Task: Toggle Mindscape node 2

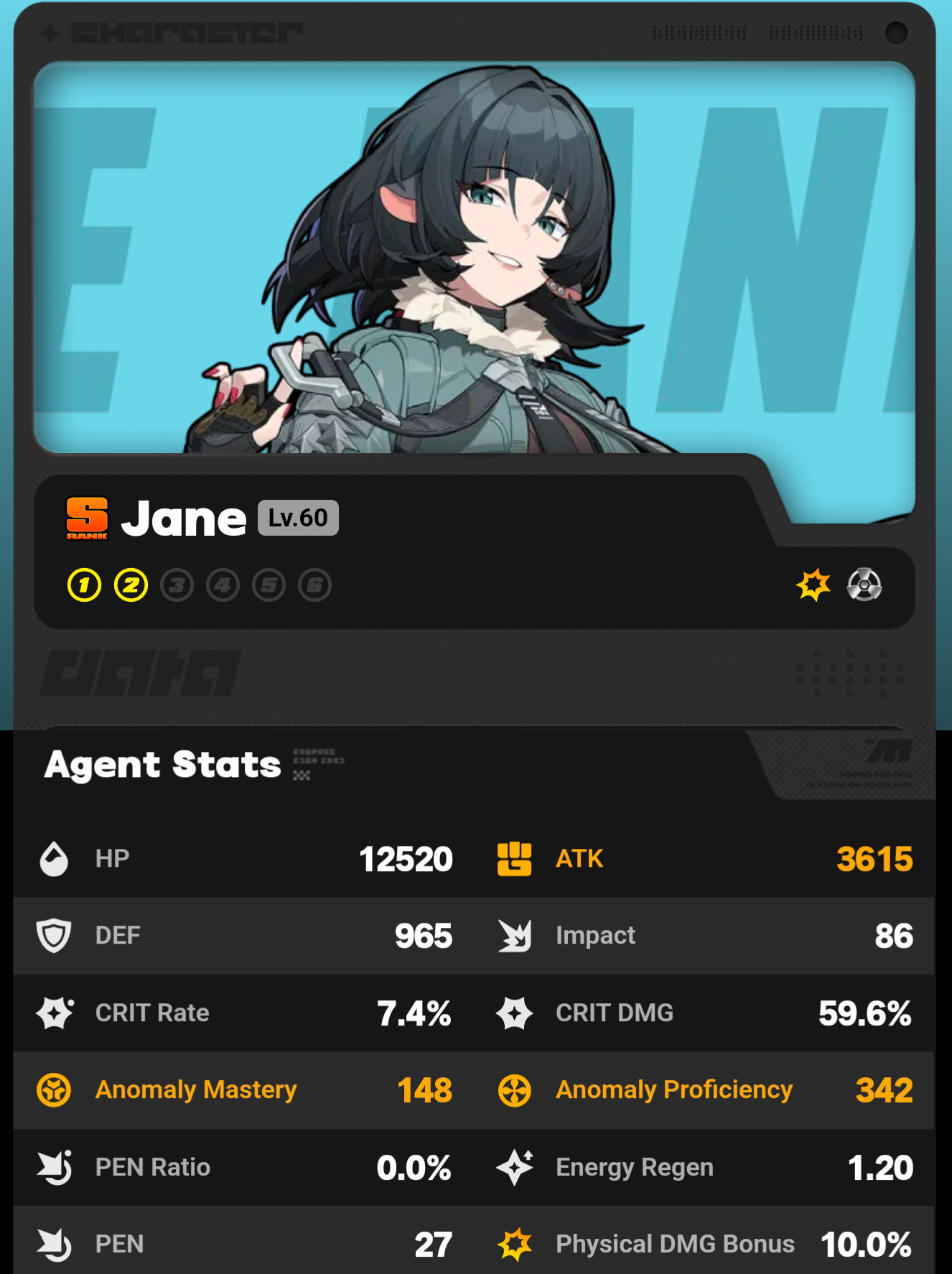Action: coord(130,585)
